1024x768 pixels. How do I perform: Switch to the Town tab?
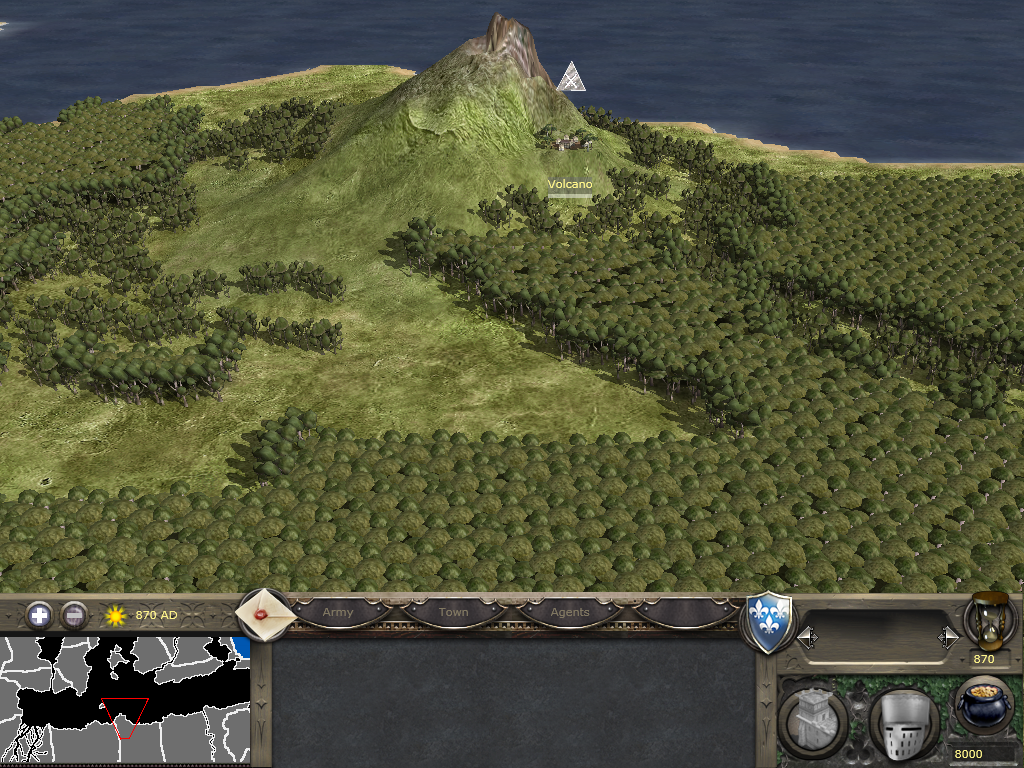coord(453,612)
